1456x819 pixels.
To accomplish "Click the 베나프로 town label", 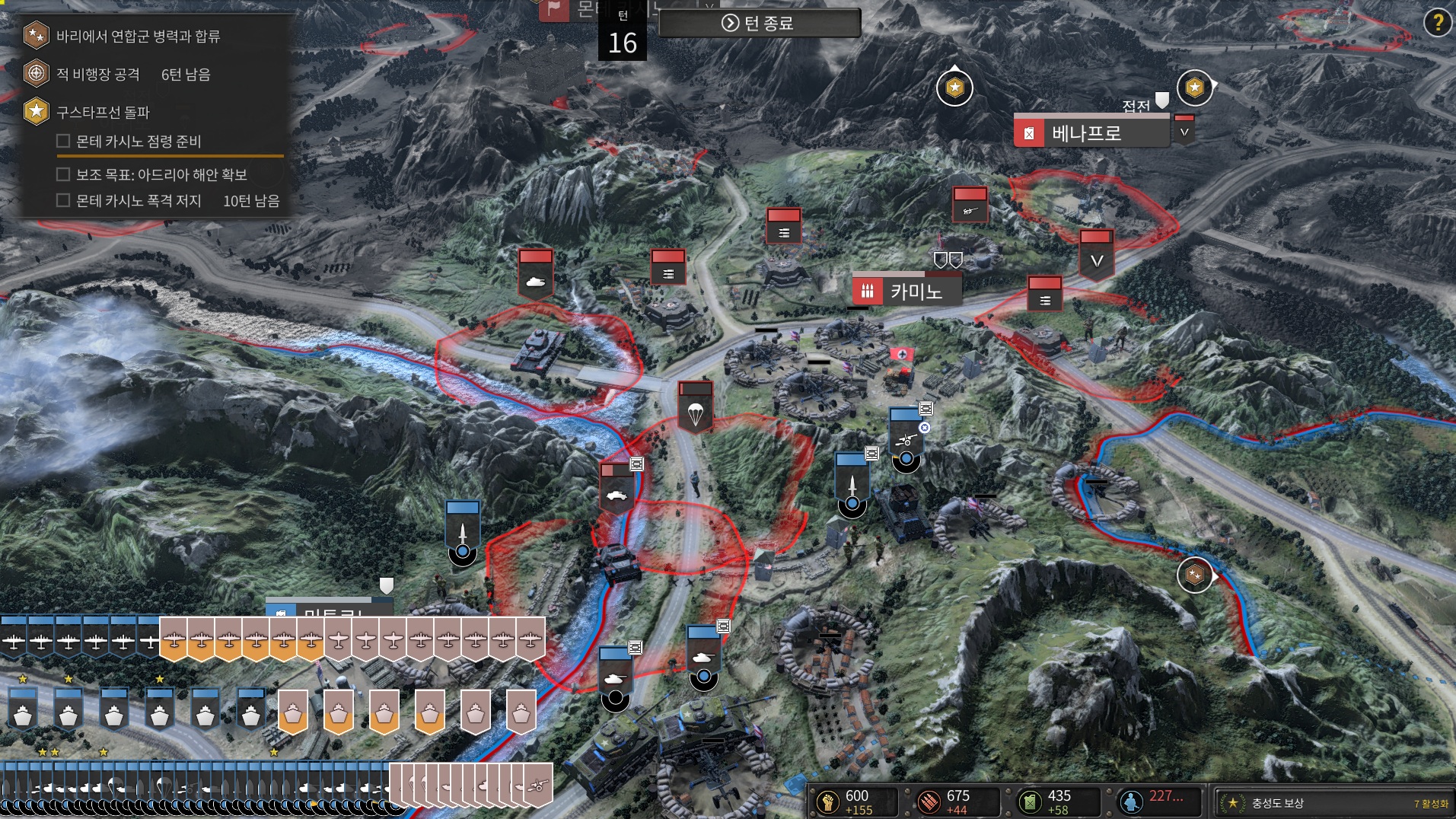I will point(1086,133).
